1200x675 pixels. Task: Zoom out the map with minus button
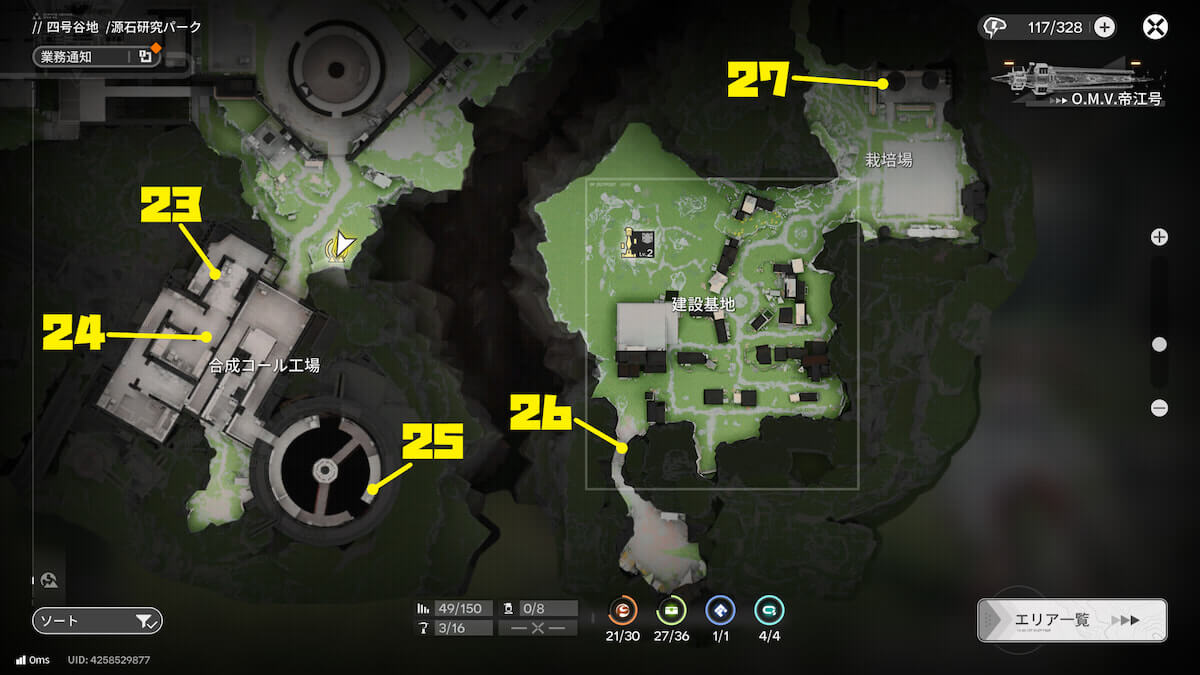point(1159,408)
